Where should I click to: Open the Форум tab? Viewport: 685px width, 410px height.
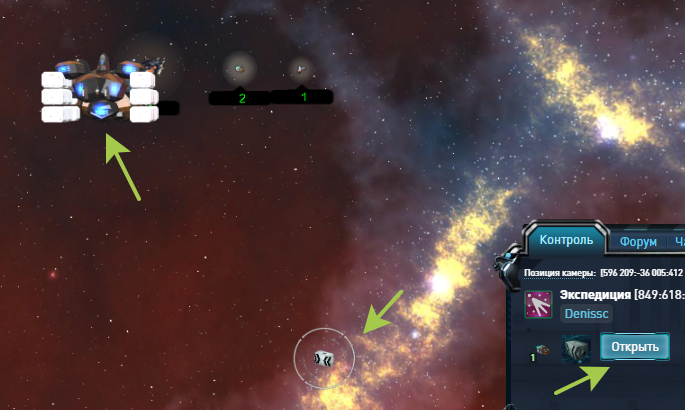tap(637, 241)
